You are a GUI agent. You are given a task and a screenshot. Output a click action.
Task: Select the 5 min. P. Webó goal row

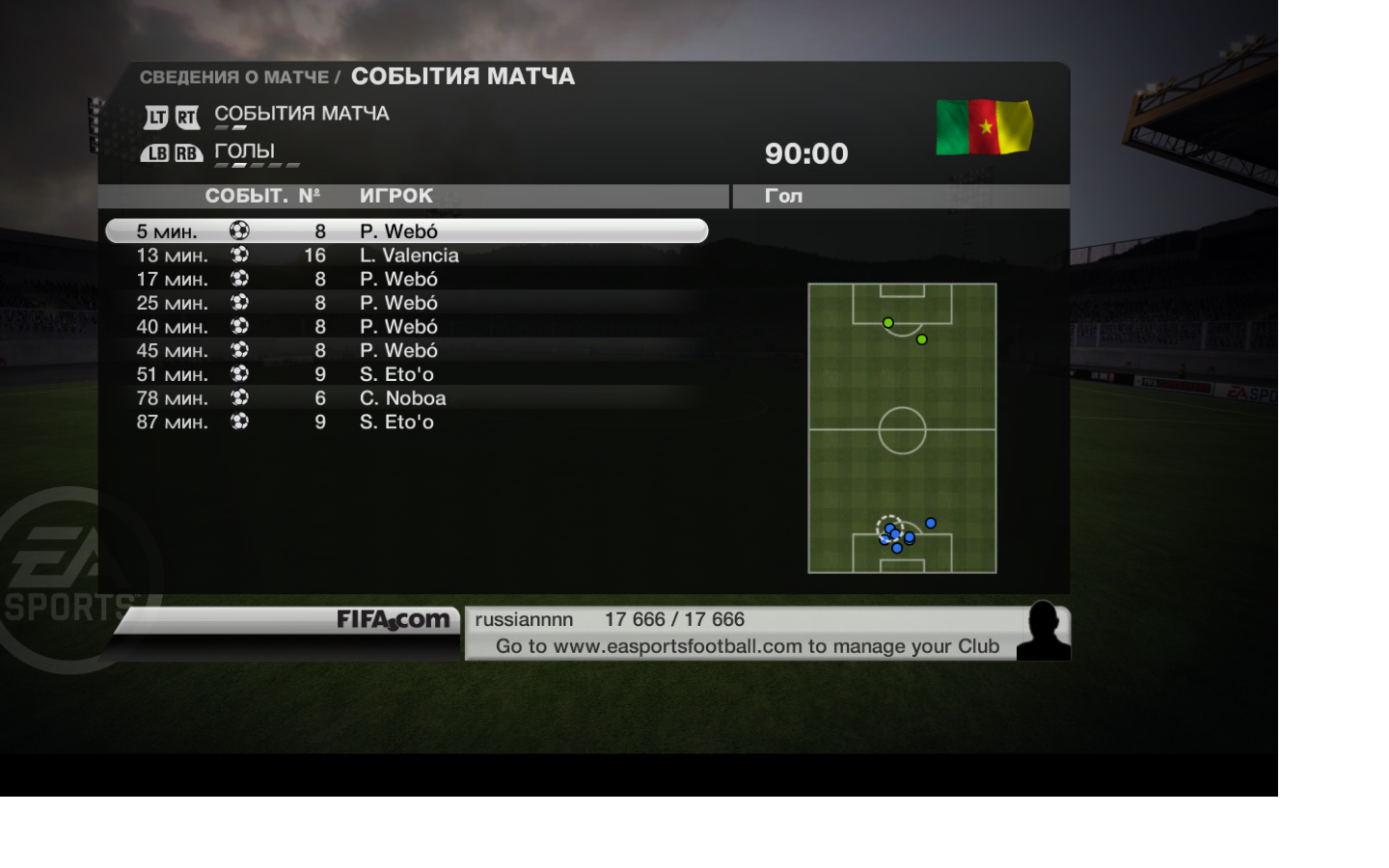[x=406, y=231]
